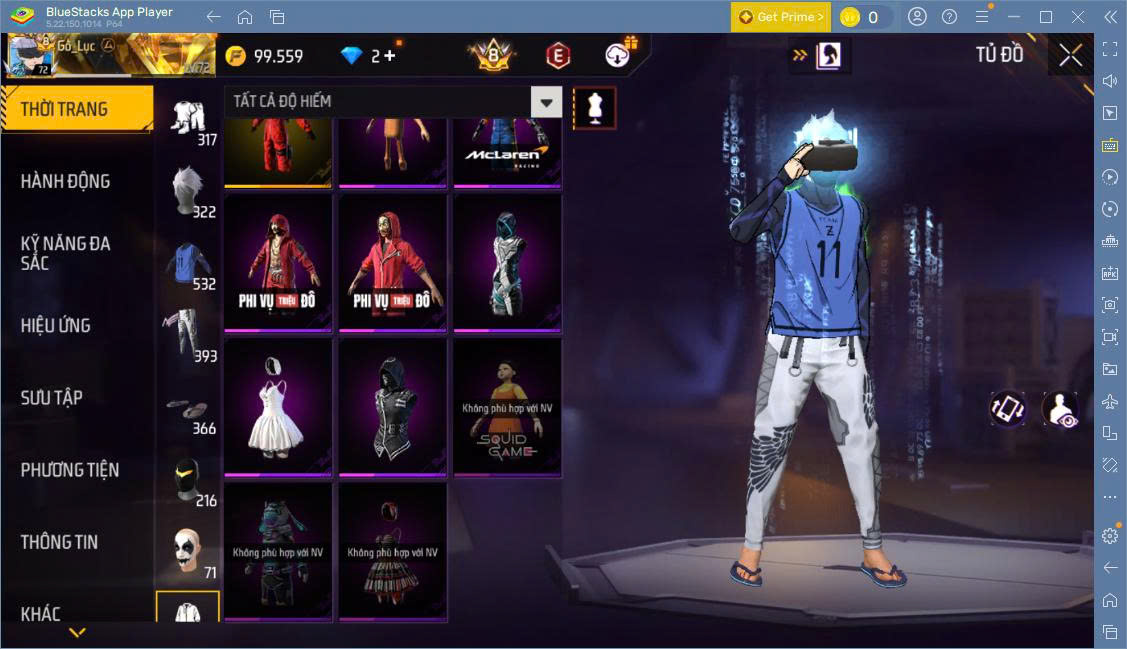This screenshot has height=649, width=1127.
Task: Click BlueStacks Get Prime button
Action: [x=780, y=17]
